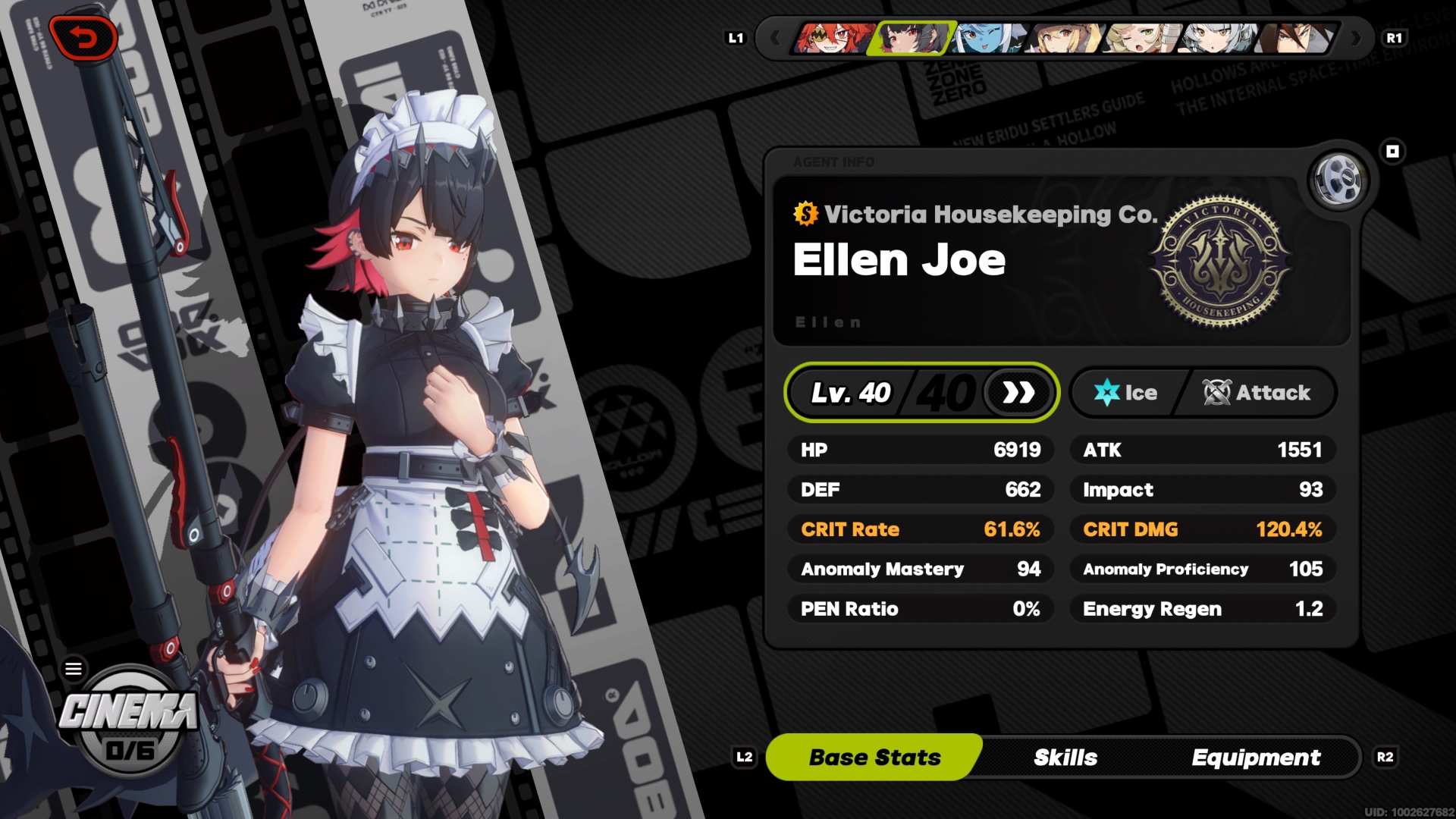Image resolution: width=1456 pixels, height=819 pixels.
Task: Open the hamburger menu icon bottom-left
Action: (74, 668)
